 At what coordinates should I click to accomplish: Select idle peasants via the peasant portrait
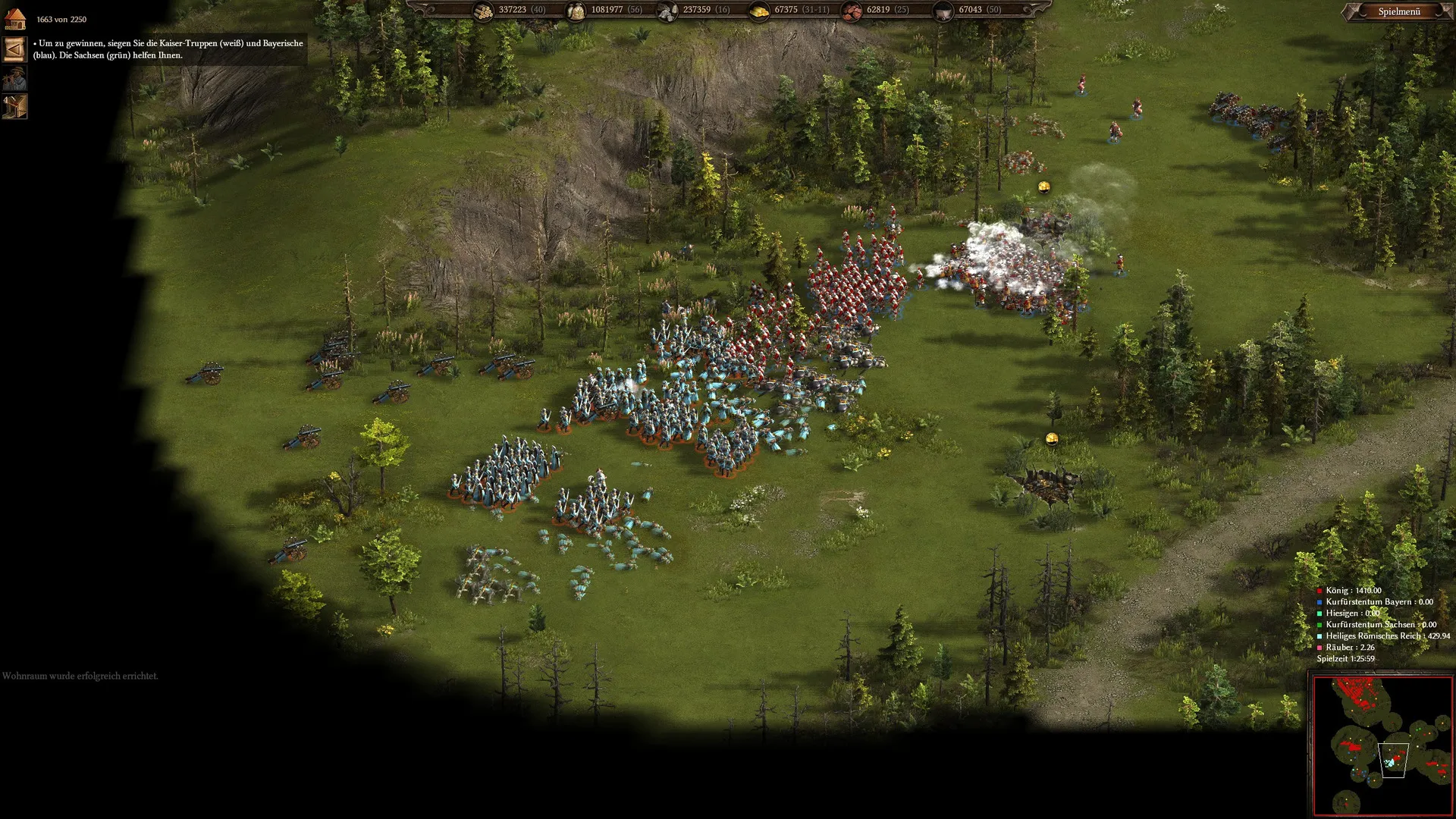(14, 78)
